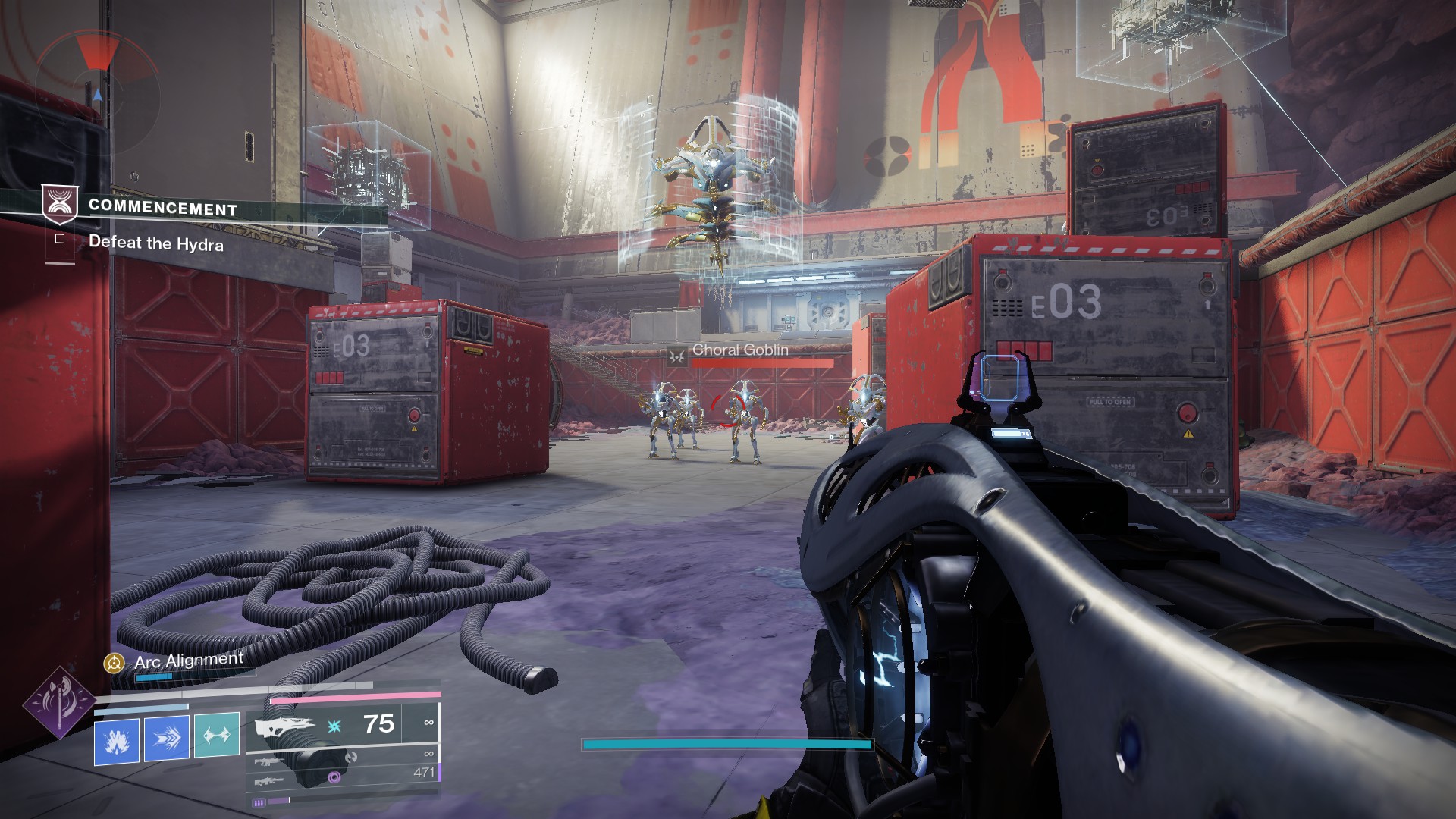
Task: Select the Arc Alignment buff icon
Action: tap(114, 664)
